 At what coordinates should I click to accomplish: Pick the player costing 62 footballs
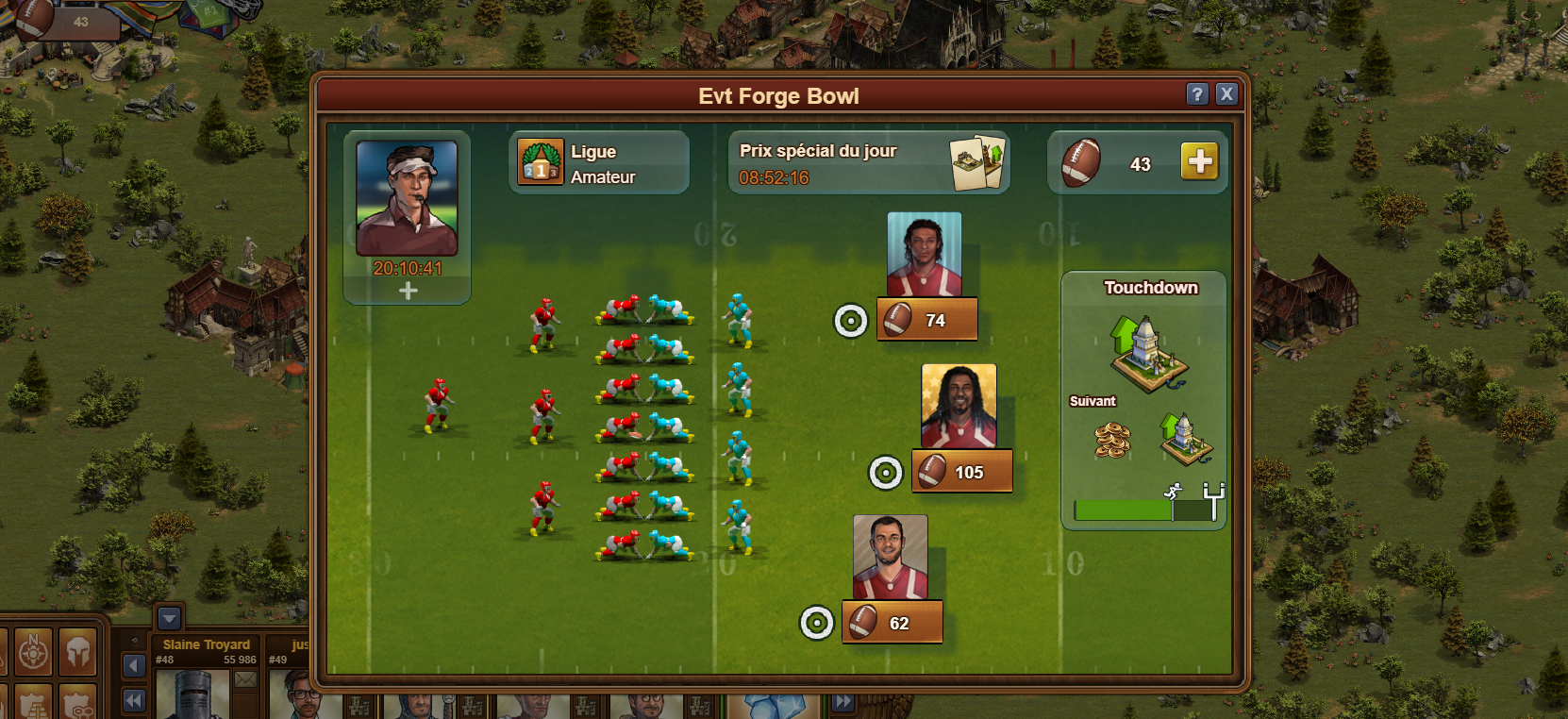pos(892,623)
